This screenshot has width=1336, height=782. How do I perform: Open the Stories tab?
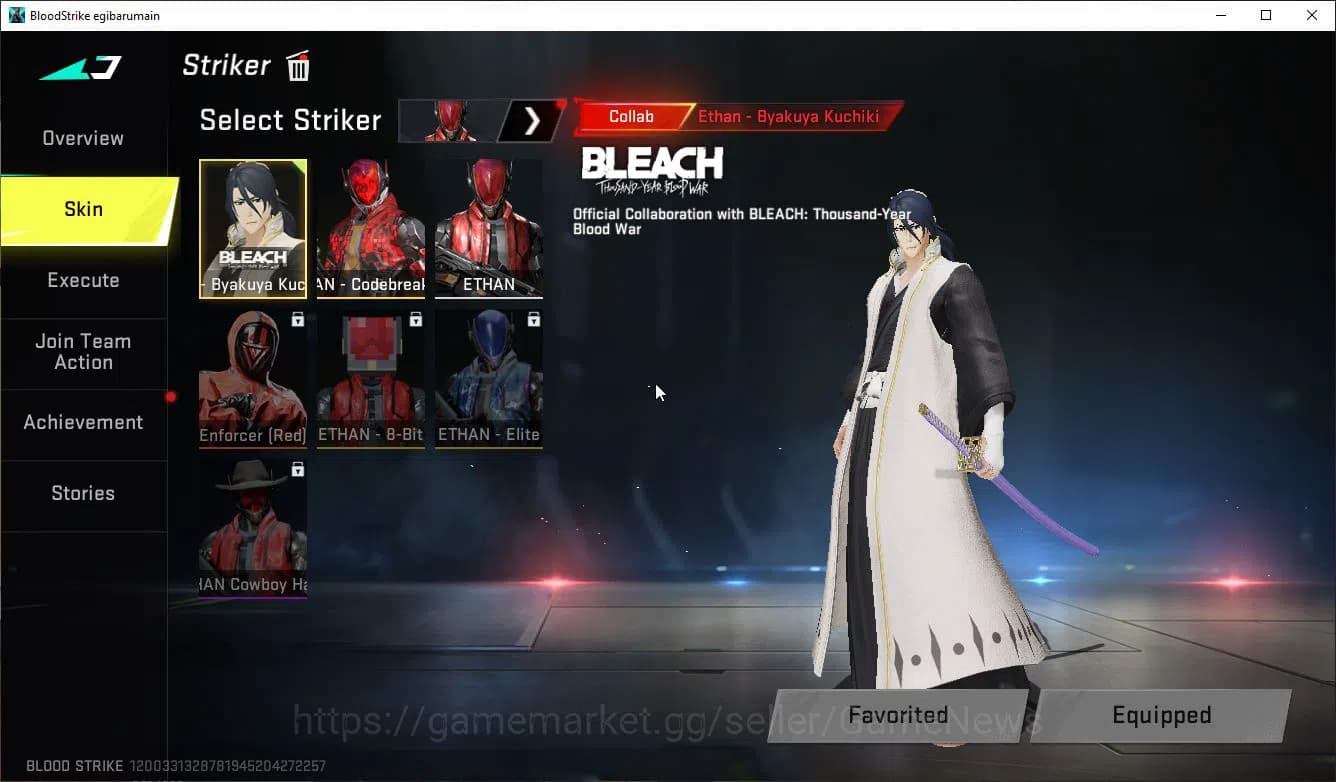coord(83,493)
